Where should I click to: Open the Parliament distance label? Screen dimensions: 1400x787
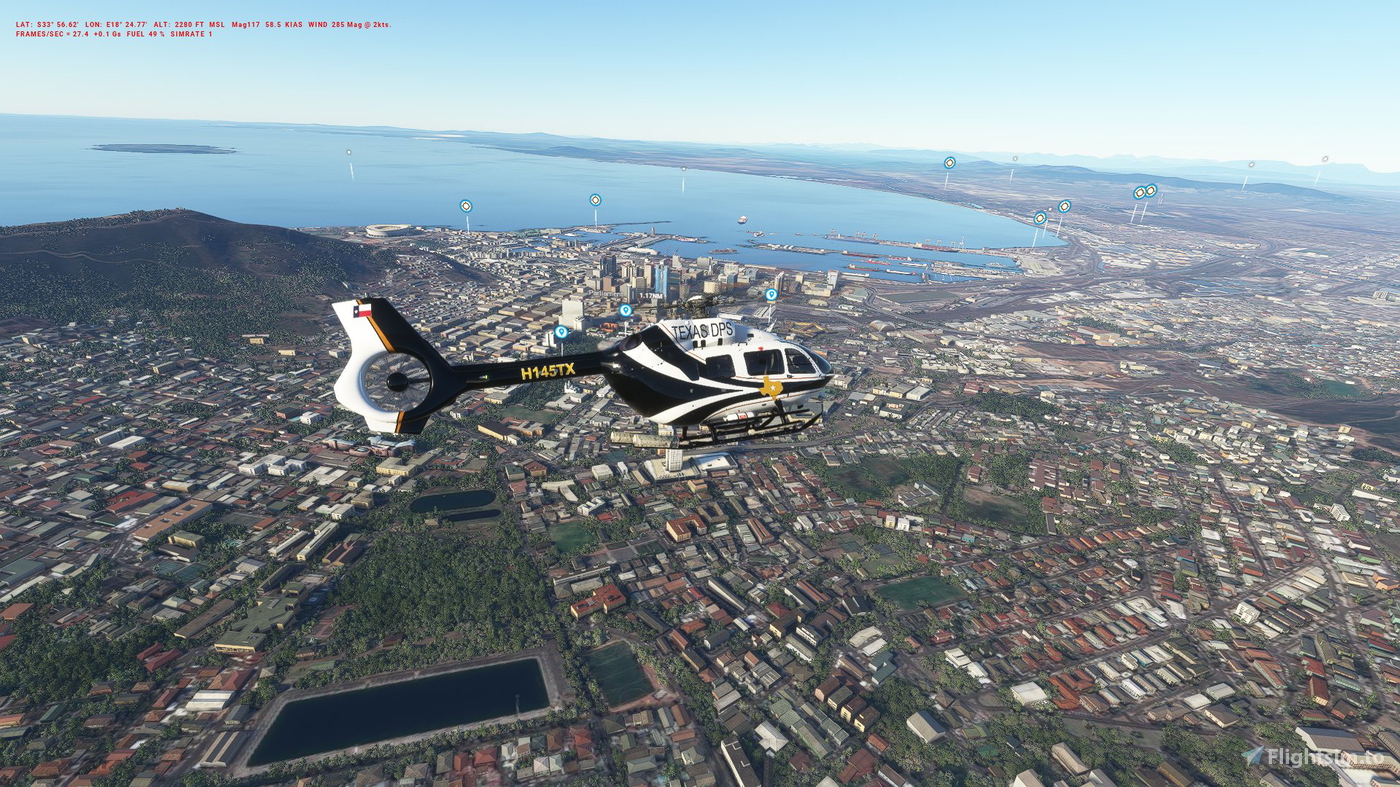[x=651, y=296]
